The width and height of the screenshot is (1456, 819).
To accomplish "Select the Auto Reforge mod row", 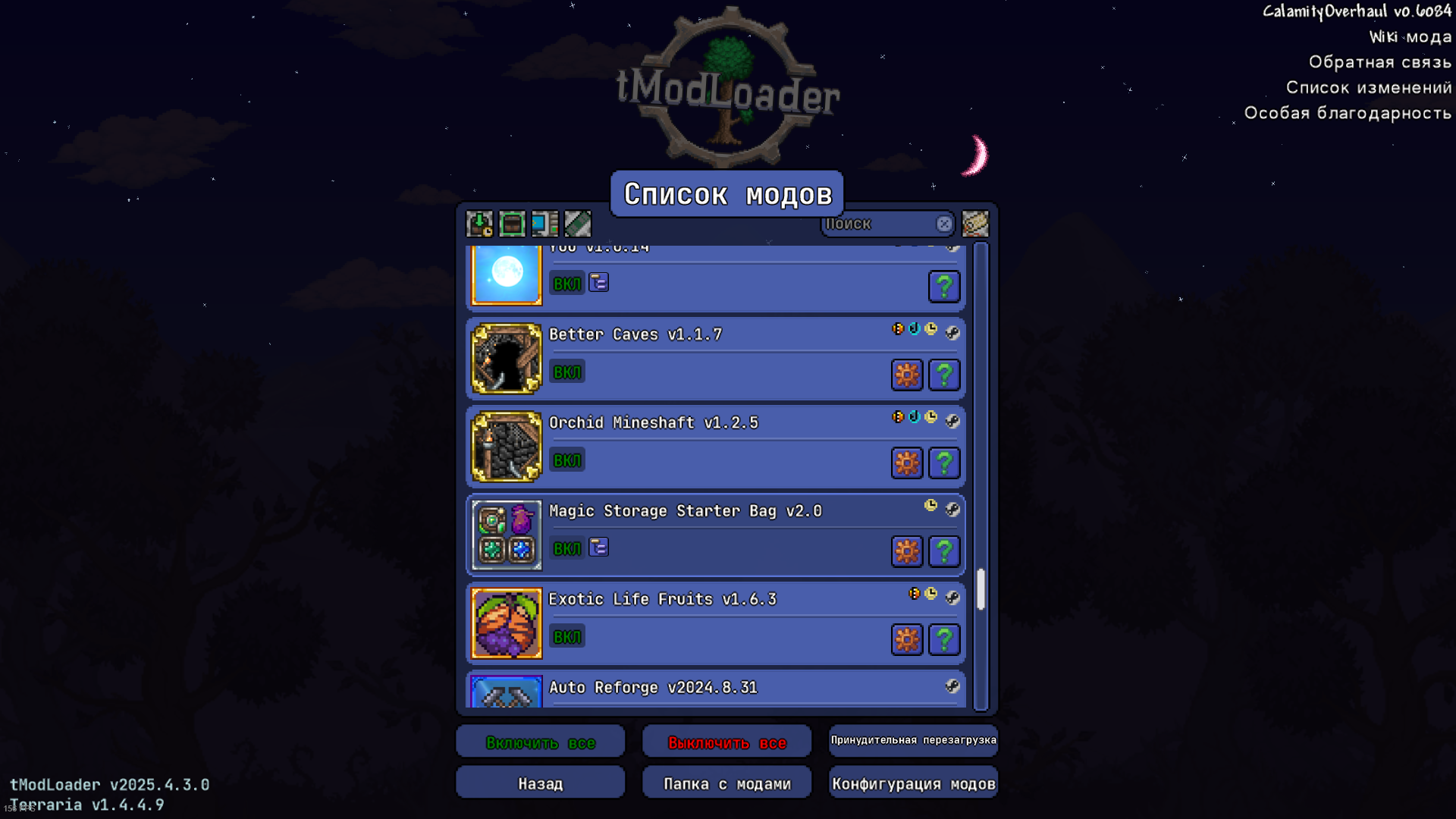I will (728, 689).
